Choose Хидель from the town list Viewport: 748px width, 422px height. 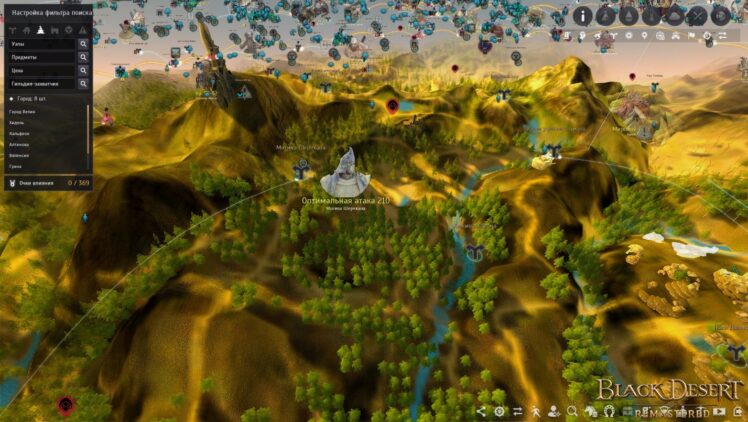point(16,123)
